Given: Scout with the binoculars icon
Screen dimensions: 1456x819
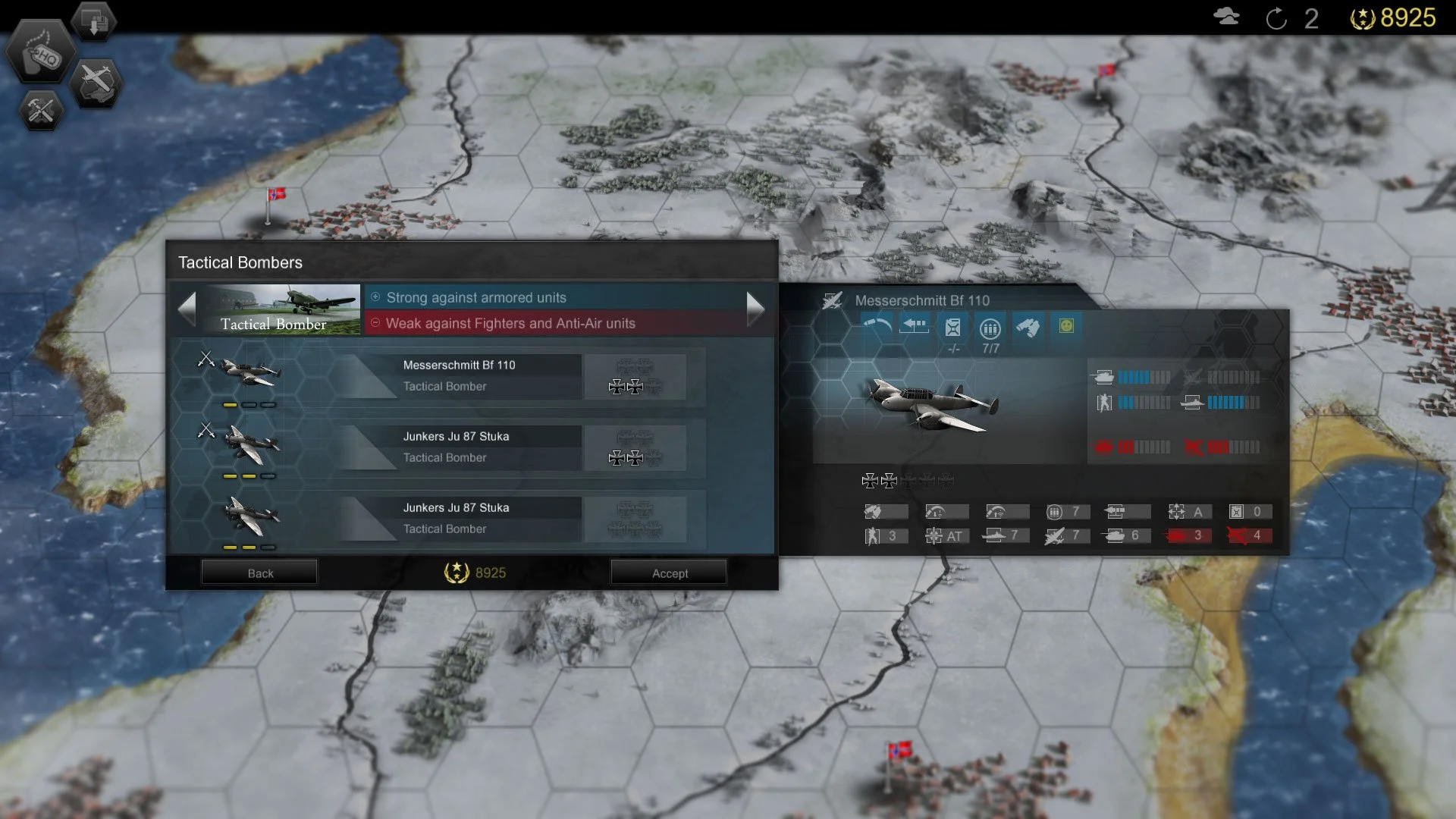Looking at the screenshot, I should tap(1028, 325).
